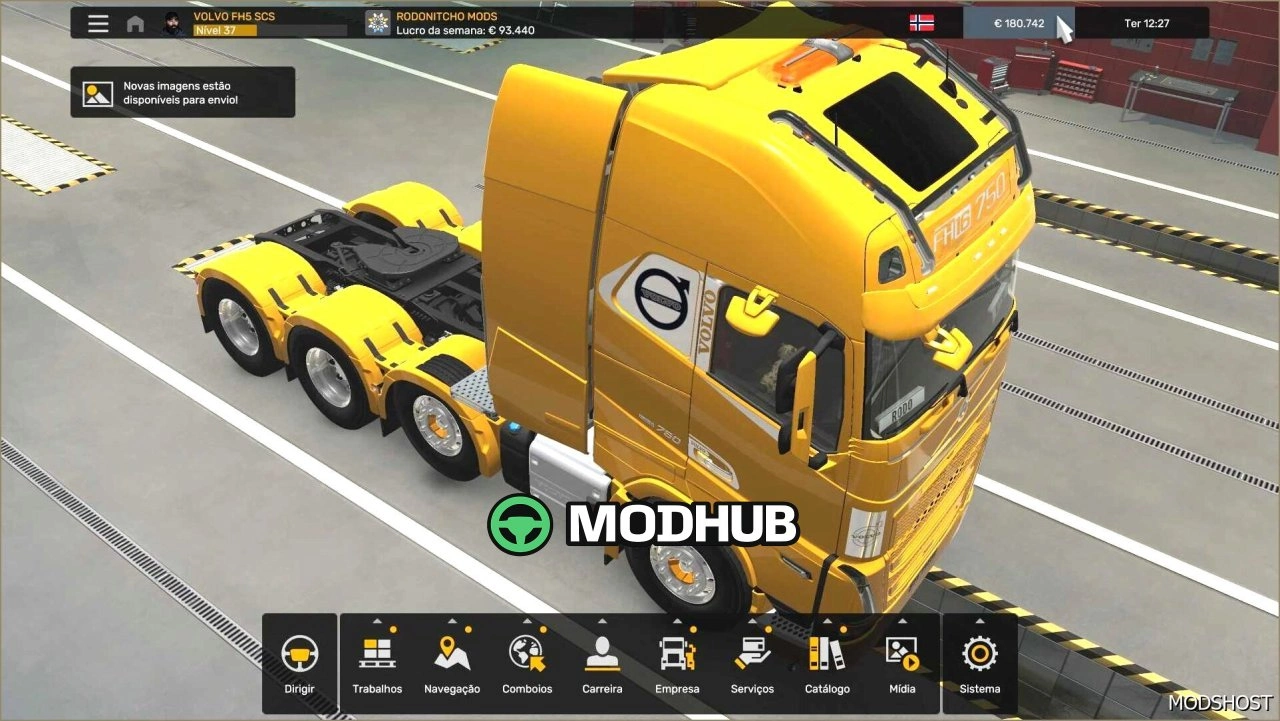Open the Serviços payment icon
This screenshot has width=1280, height=721.
[752, 655]
